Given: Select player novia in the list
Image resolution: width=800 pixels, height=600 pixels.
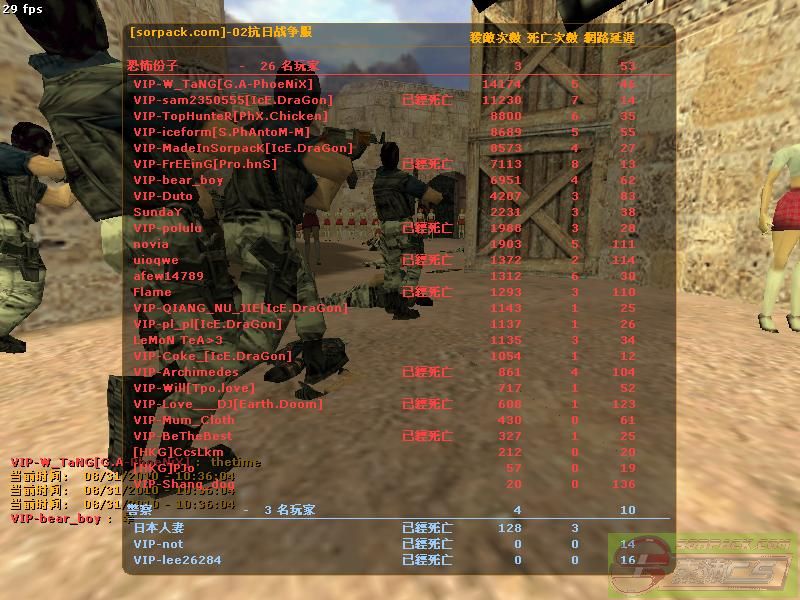Looking at the screenshot, I should (x=151, y=244).
